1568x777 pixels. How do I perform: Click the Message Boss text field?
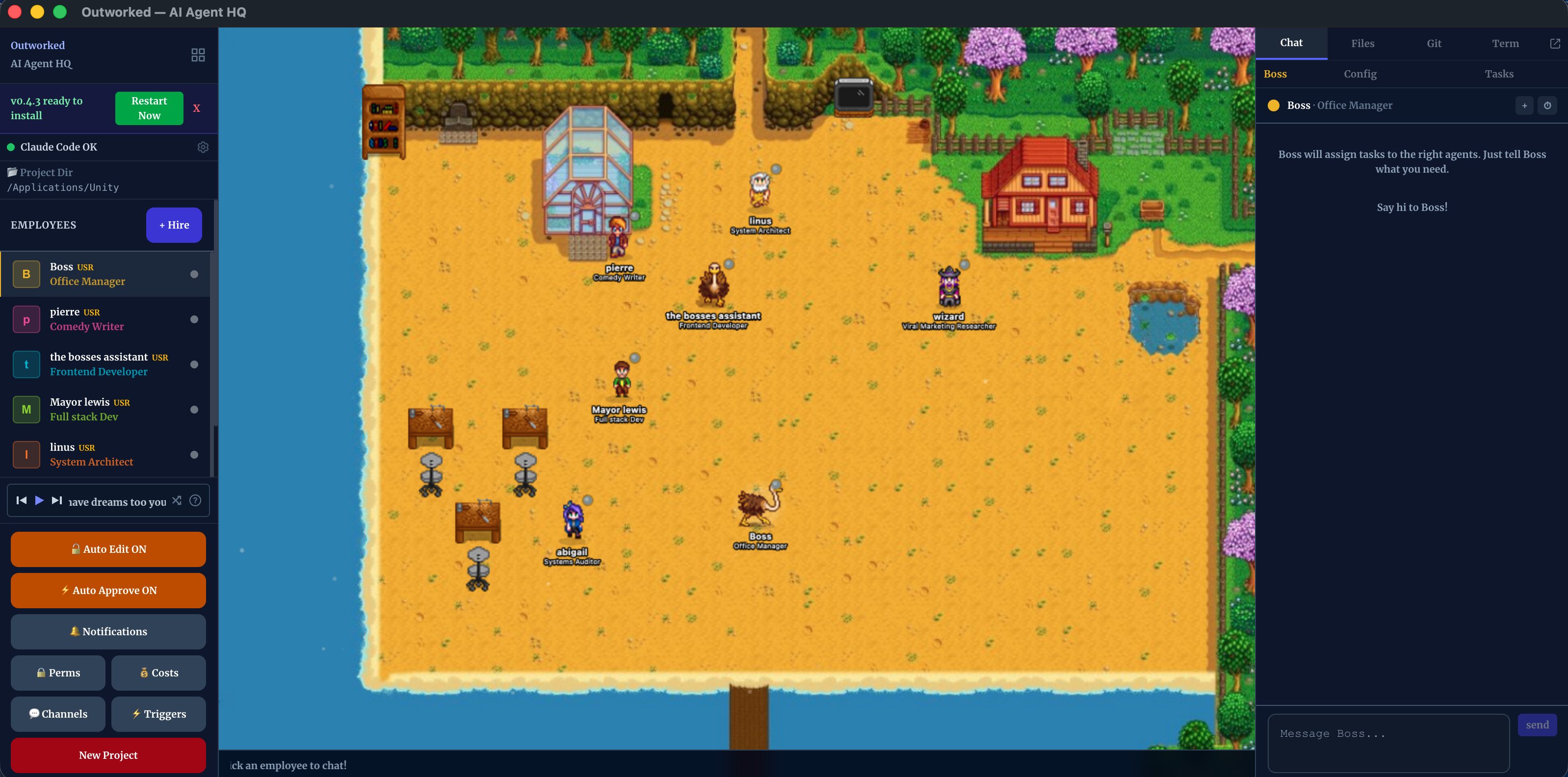point(1388,742)
